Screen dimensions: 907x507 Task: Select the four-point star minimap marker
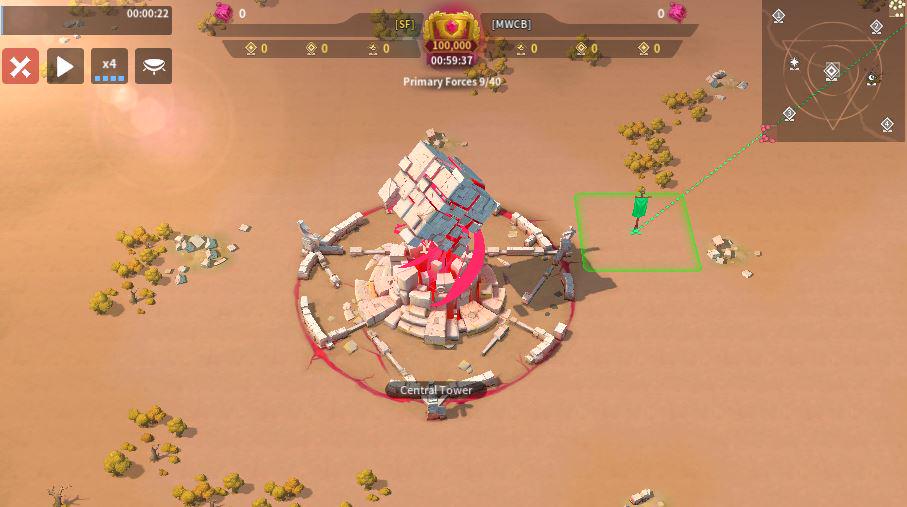[x=794, y=63]
